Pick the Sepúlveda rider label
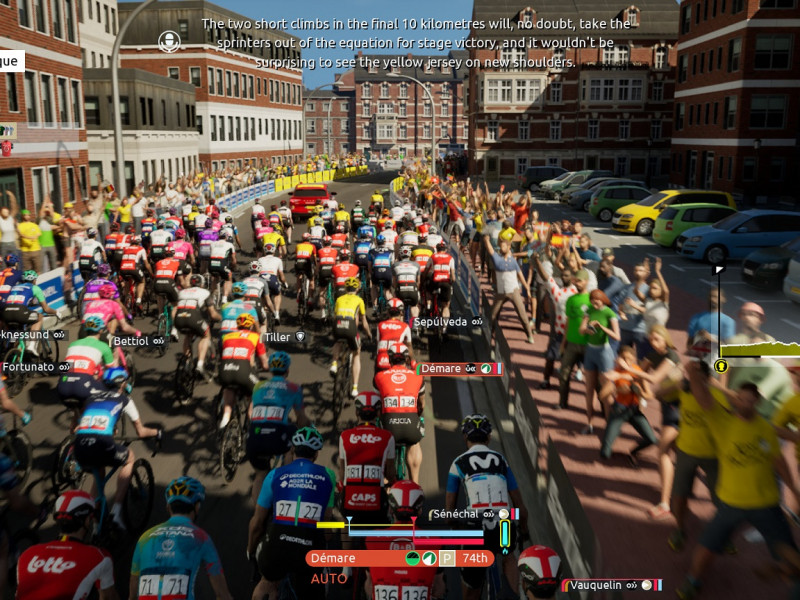 [x=441, y=322]
